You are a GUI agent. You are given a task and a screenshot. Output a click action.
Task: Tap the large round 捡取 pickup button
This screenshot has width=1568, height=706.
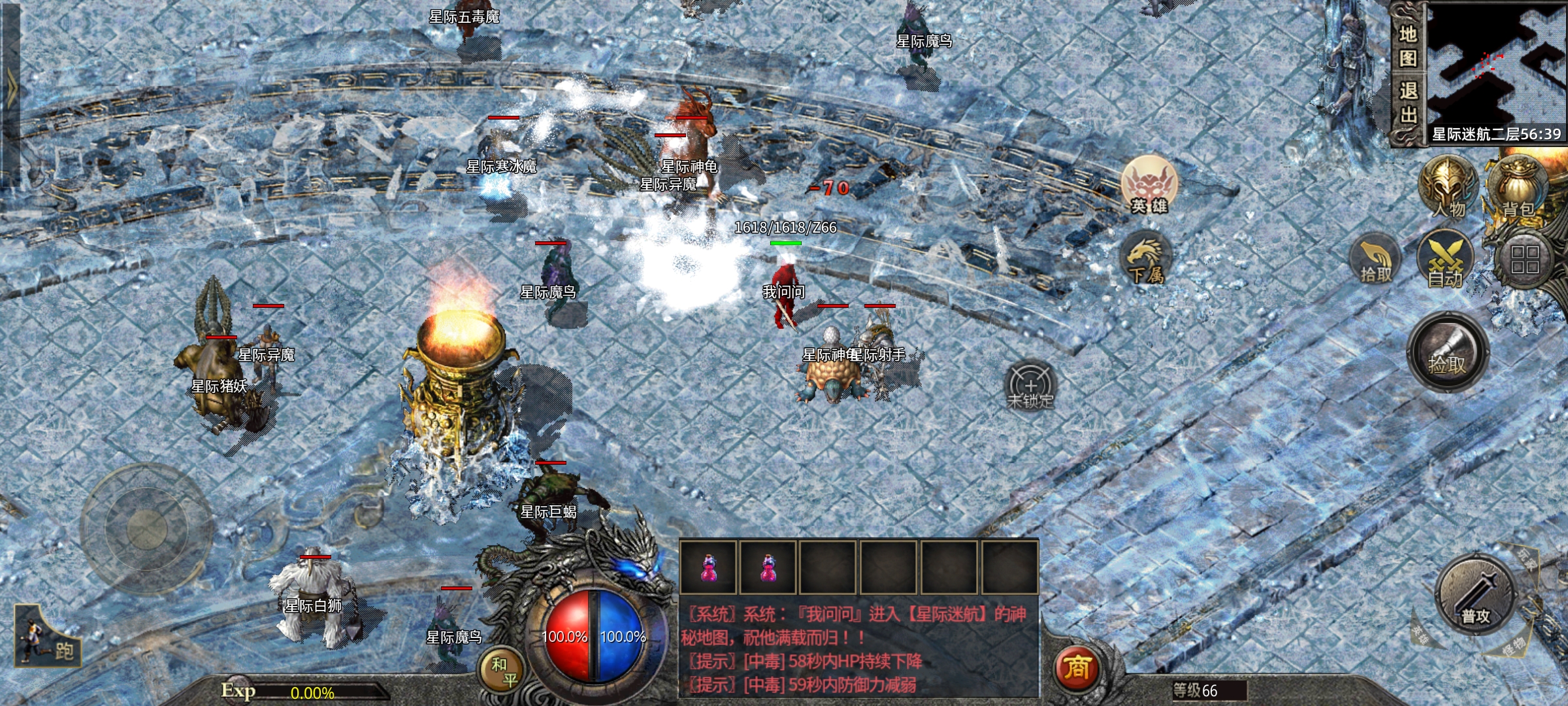point(1448,353)
